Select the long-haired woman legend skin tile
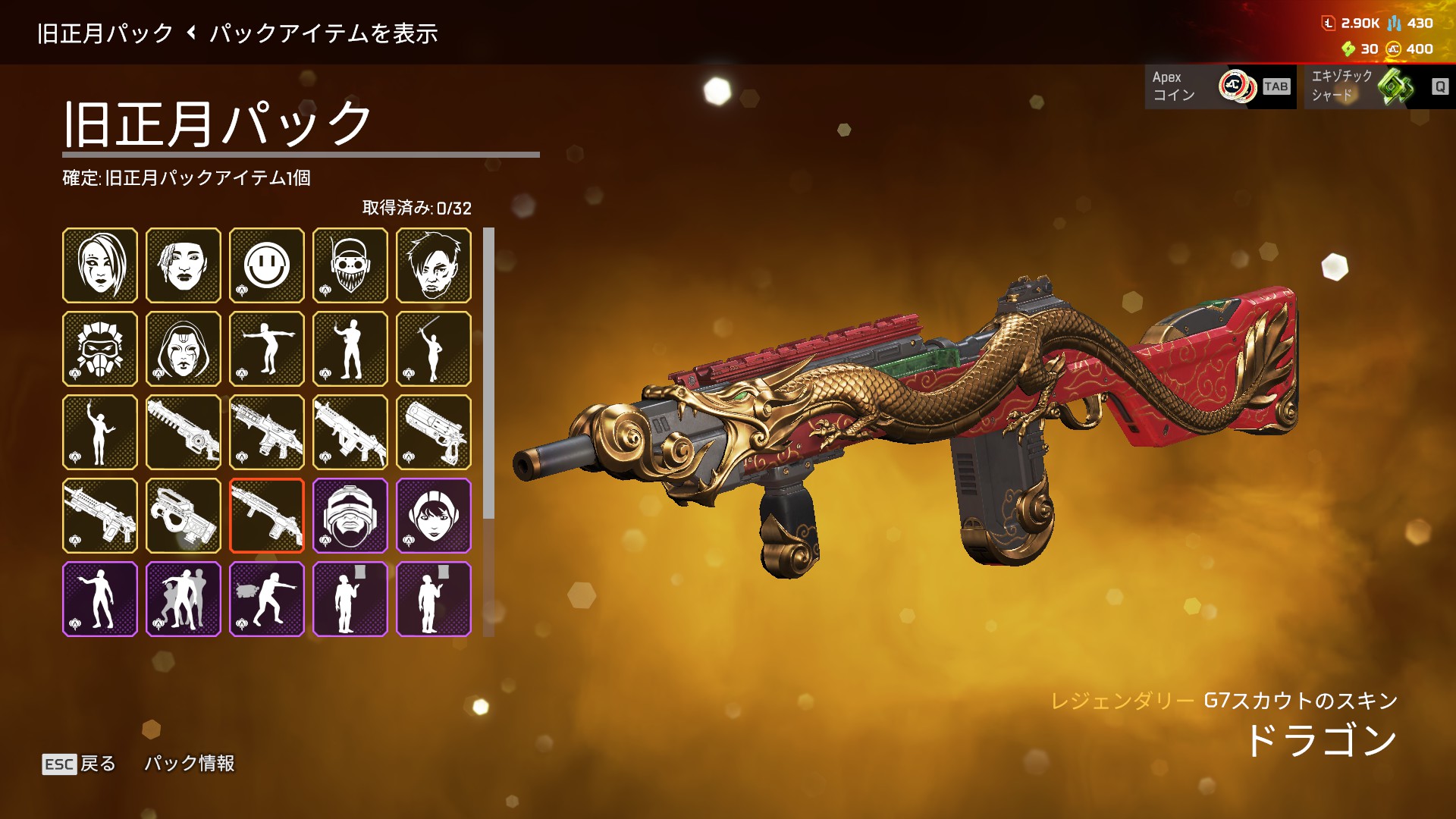 click(100, 265)
